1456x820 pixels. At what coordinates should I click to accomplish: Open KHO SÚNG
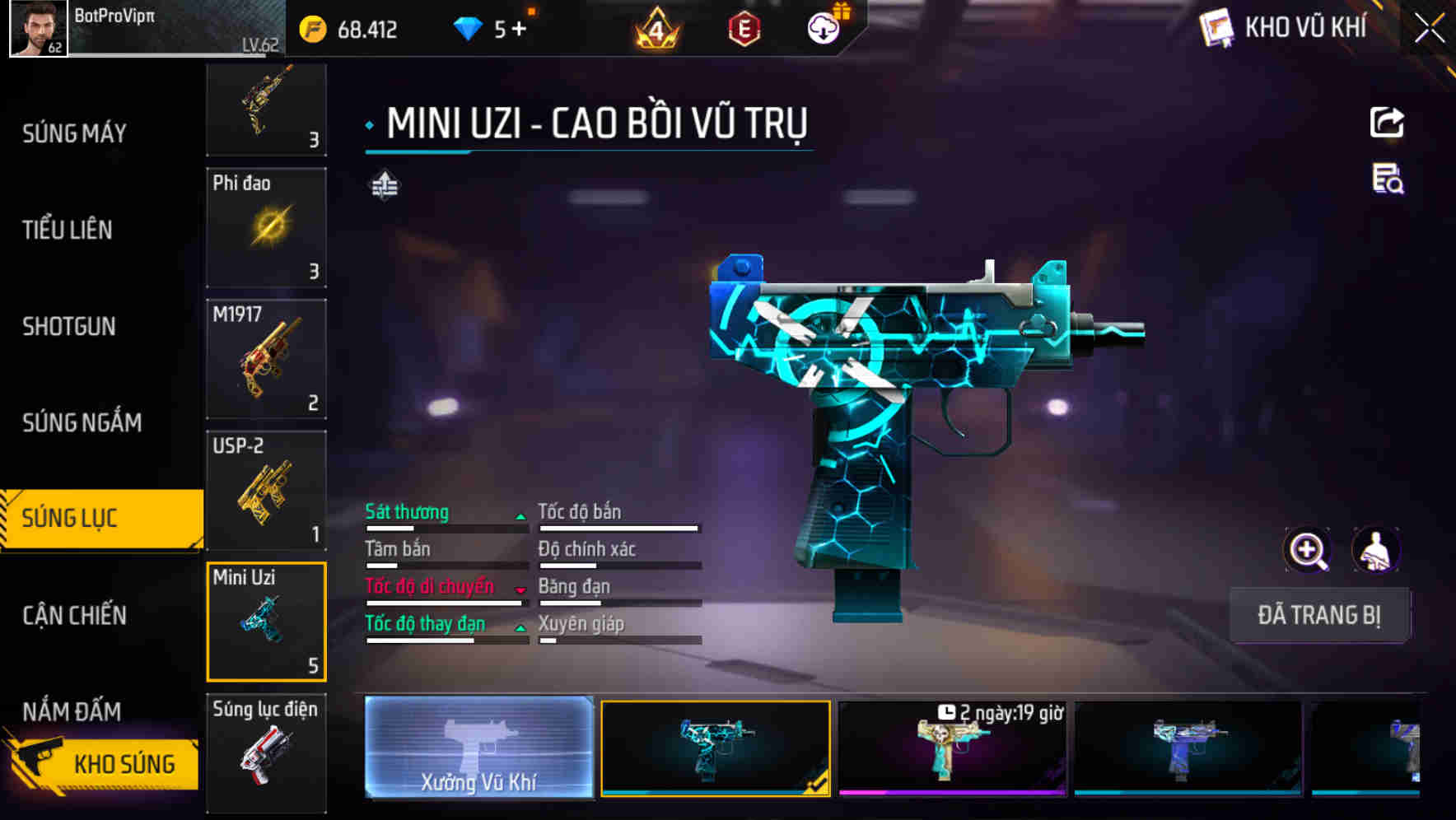coord(124,763)
